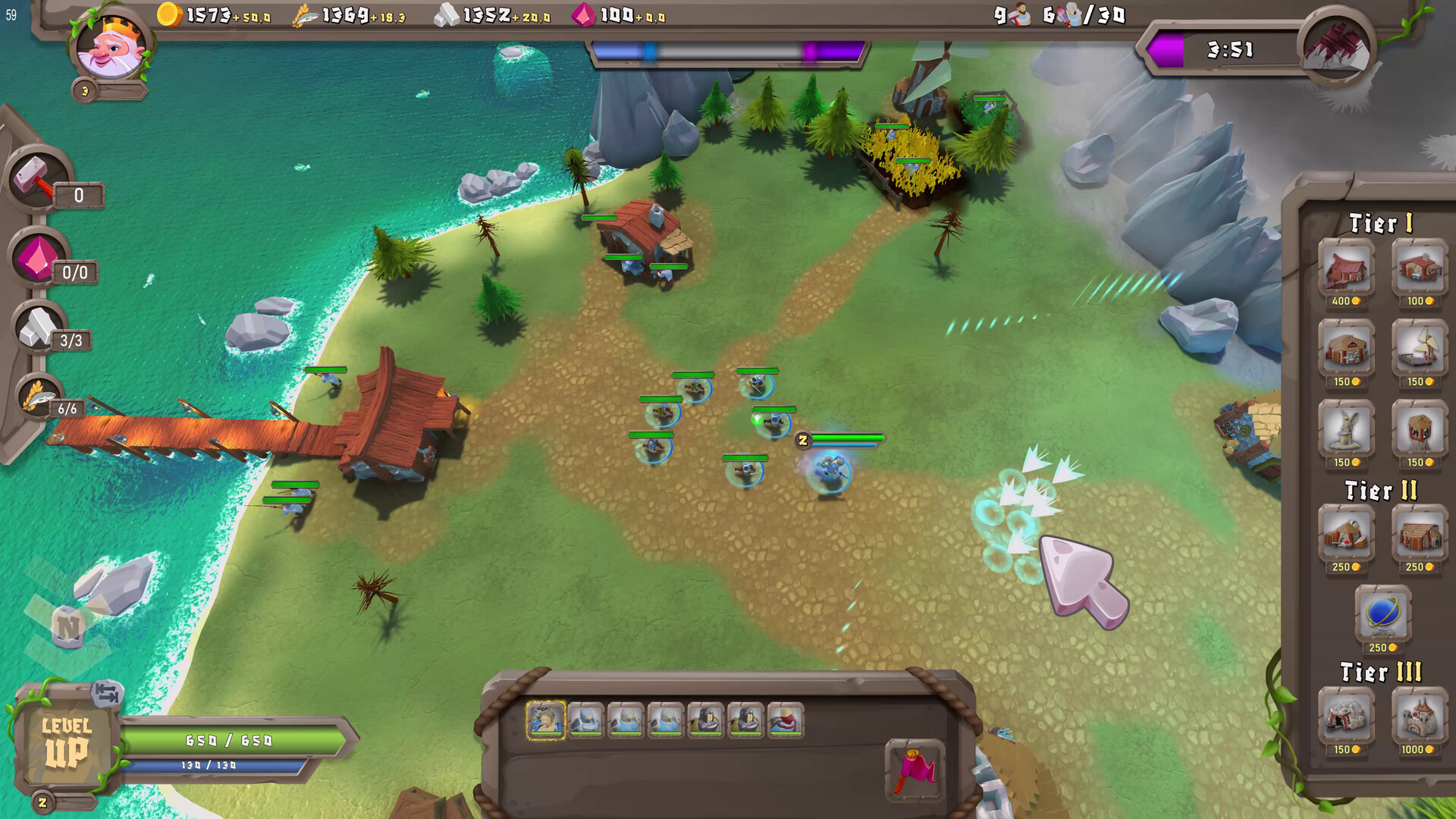
Task: Toggle the N compass marker on the map
Action: 69,626
